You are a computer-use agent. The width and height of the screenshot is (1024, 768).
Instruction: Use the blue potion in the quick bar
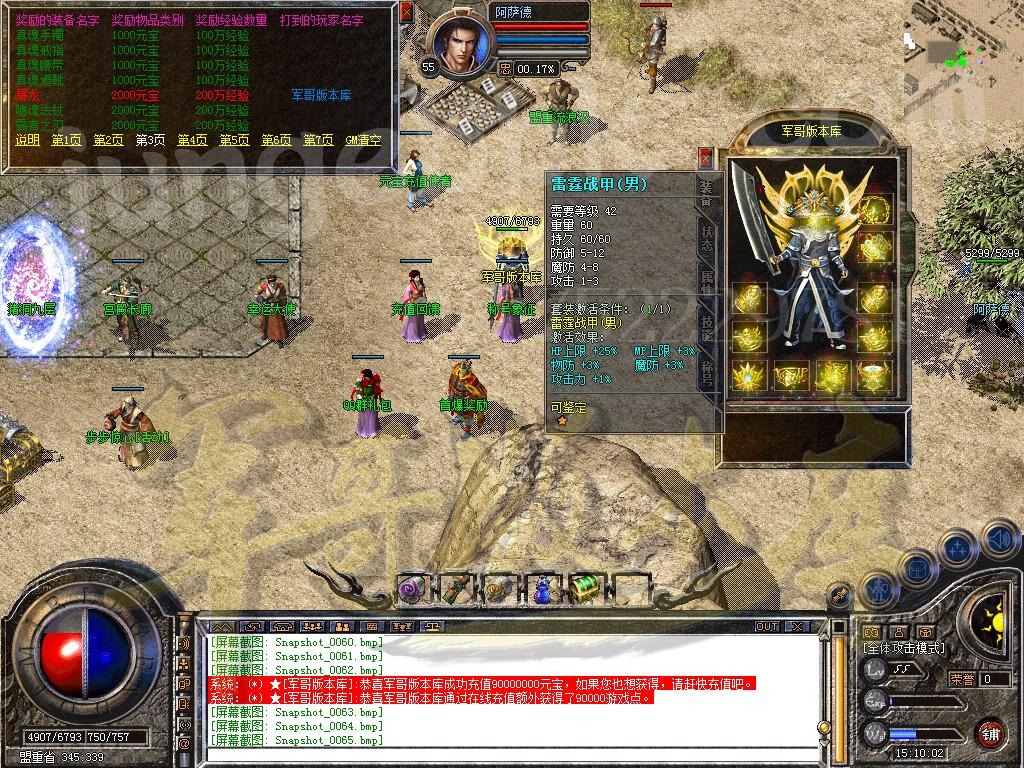pyautogui.click(x=541, y=590)
